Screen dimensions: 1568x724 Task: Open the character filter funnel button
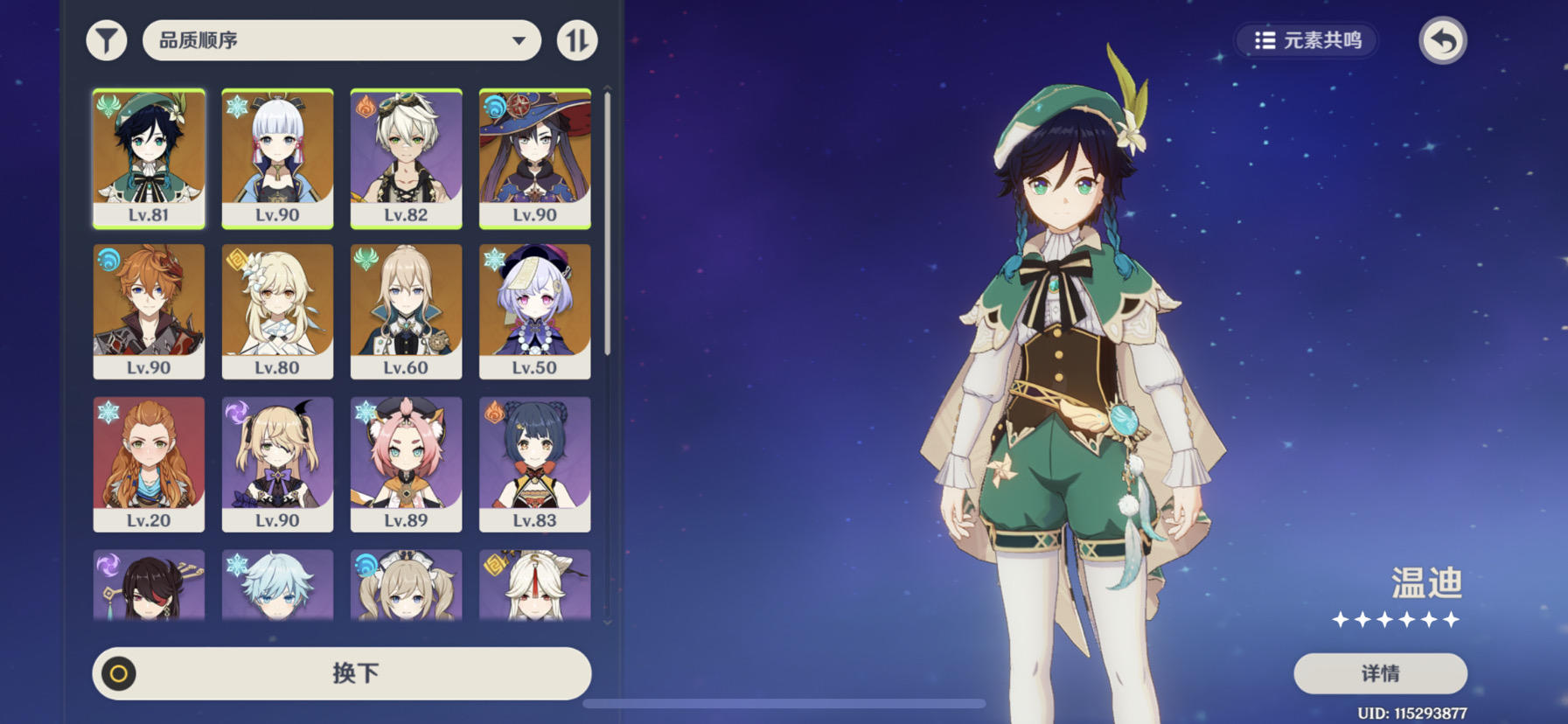tap(107, 40)
